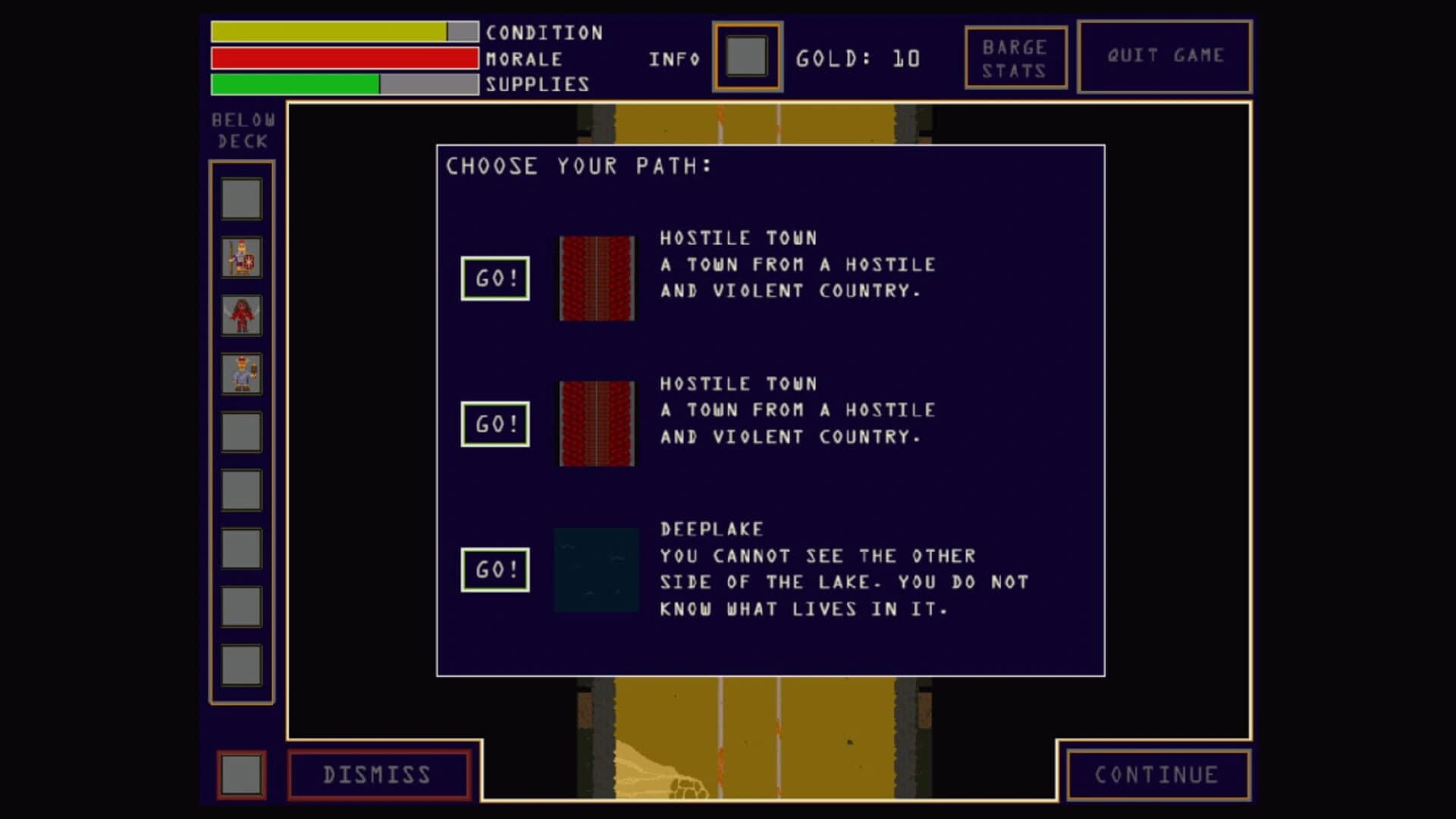Click the first Hostile Town gate thumbnail
1456x819 pixels.
tap(596, 277)
